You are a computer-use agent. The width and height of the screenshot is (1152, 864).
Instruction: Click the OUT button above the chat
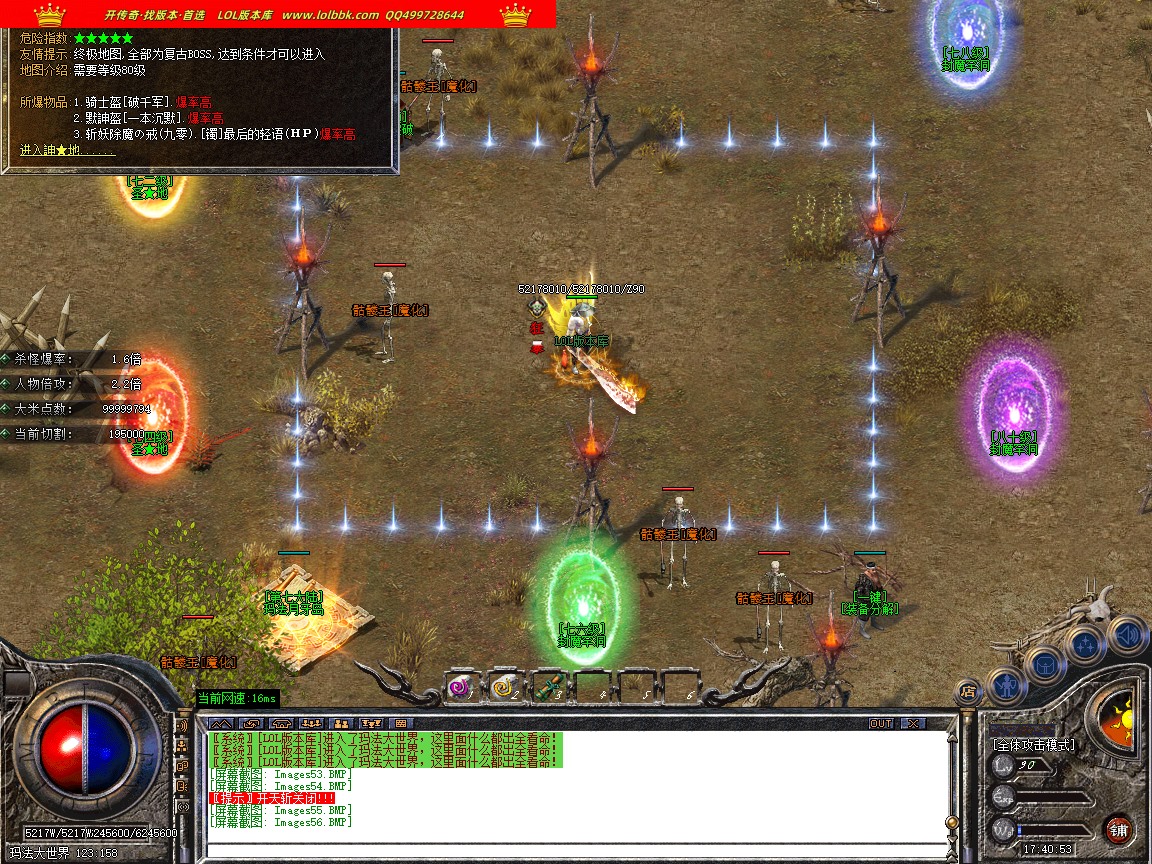[x=880, y=723]
